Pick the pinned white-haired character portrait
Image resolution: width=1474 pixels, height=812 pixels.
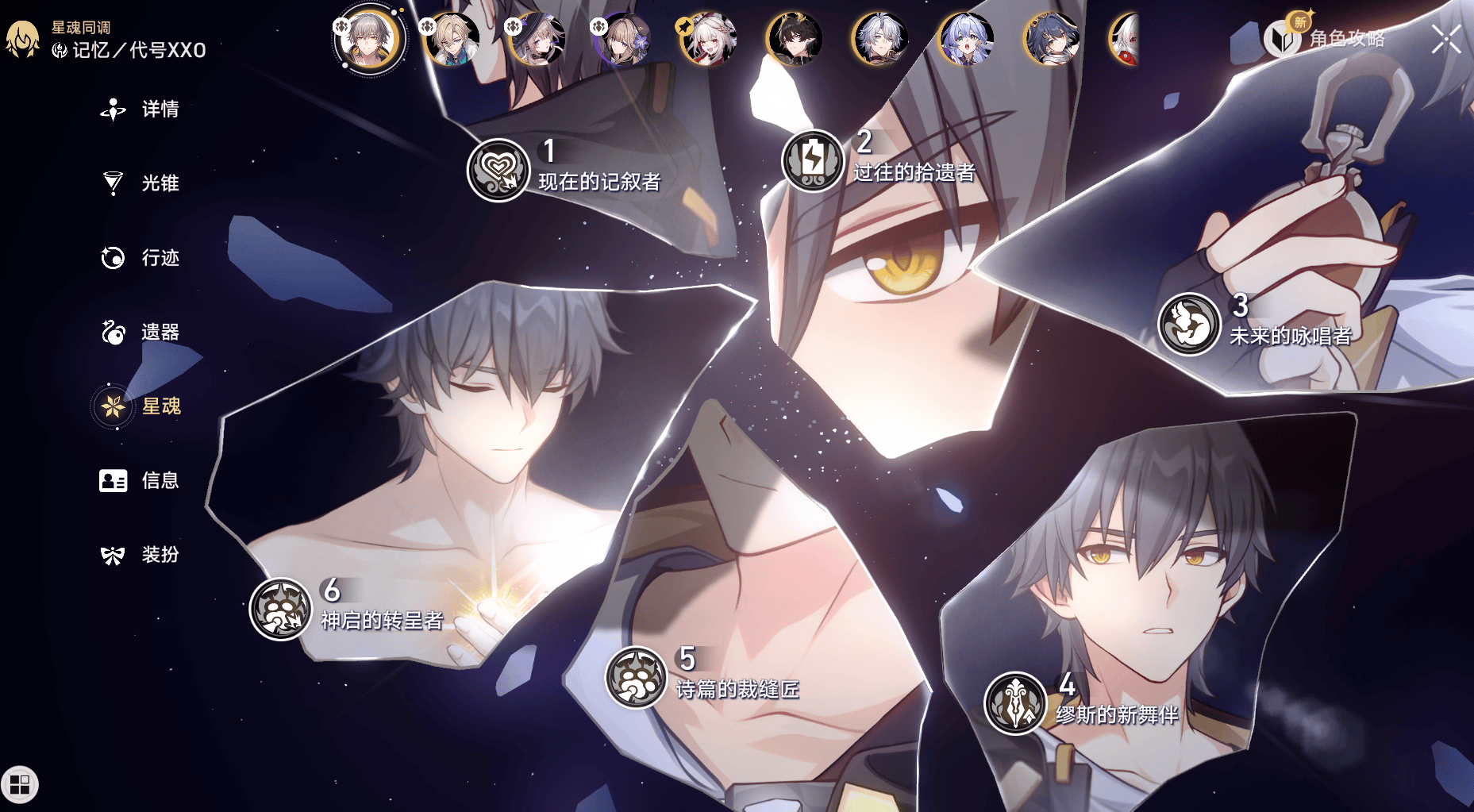coord(709,39)
